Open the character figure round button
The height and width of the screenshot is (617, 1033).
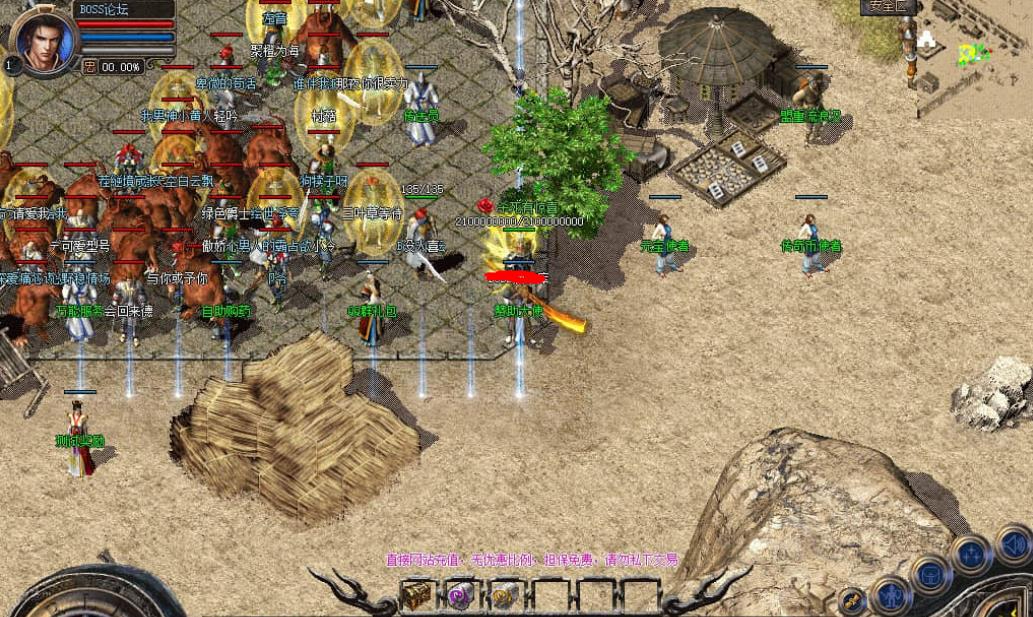890,596
